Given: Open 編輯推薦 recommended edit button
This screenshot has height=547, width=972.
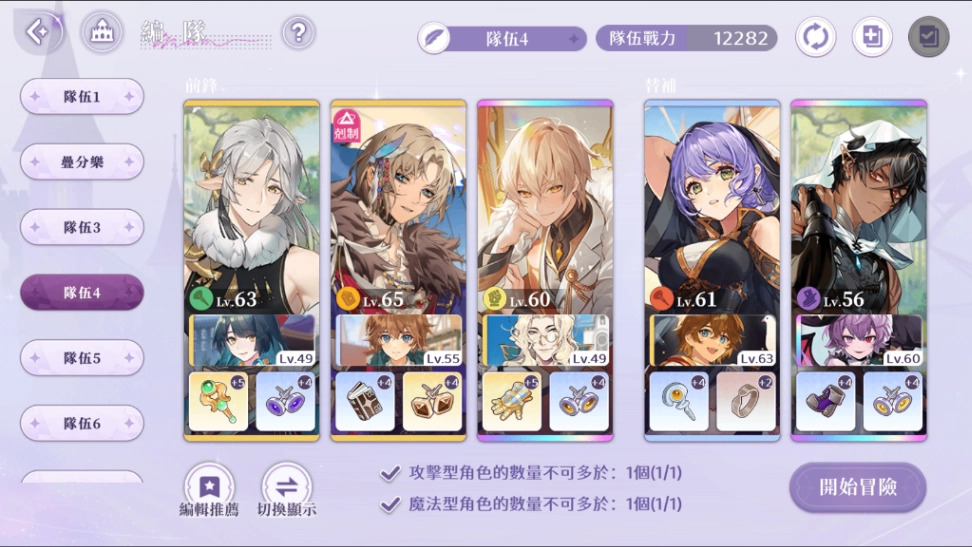Looking at the screenshot, I should tap(209, 489).
